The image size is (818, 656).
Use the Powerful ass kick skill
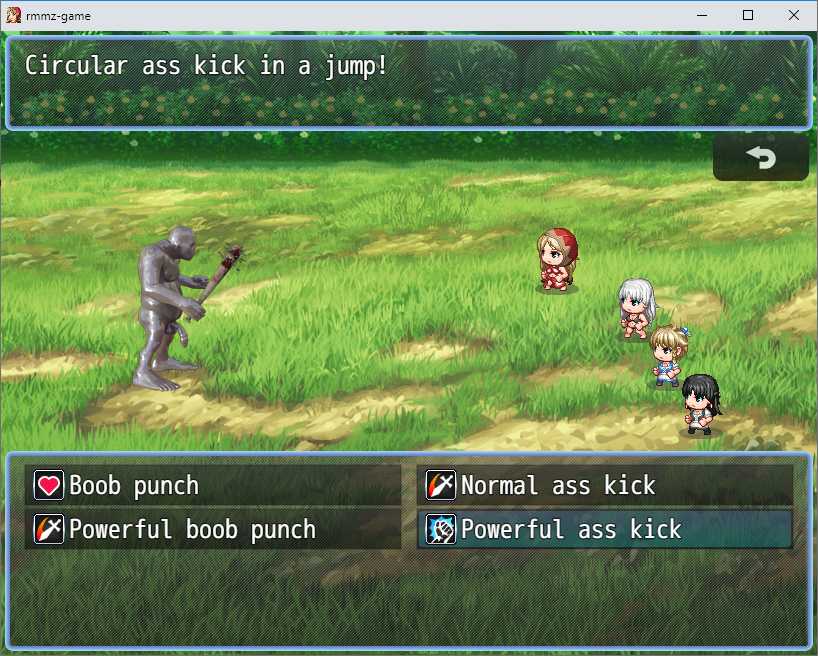[x=604, y=529]
